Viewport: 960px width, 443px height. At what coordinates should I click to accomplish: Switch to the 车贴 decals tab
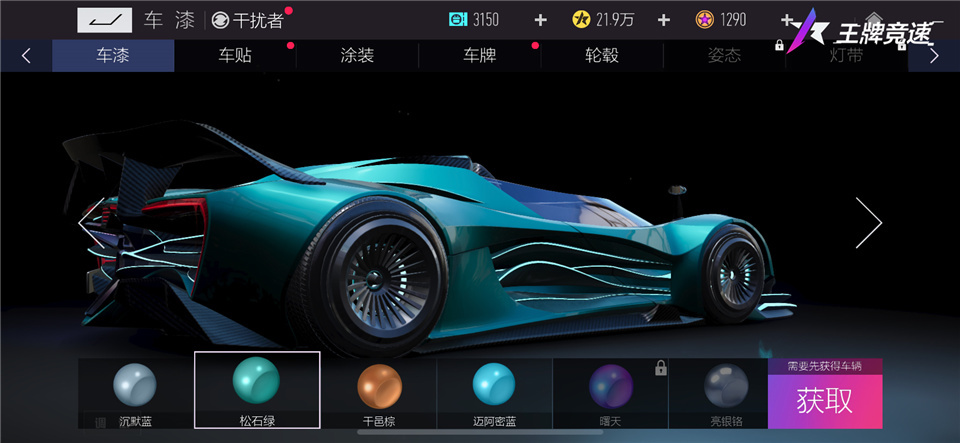pos(235,56)
